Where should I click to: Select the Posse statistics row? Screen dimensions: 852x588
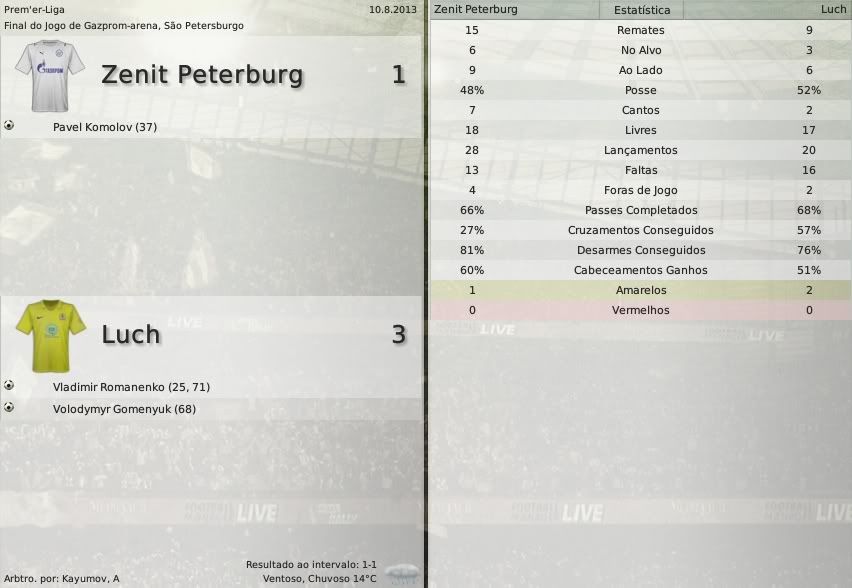[640, 90]
